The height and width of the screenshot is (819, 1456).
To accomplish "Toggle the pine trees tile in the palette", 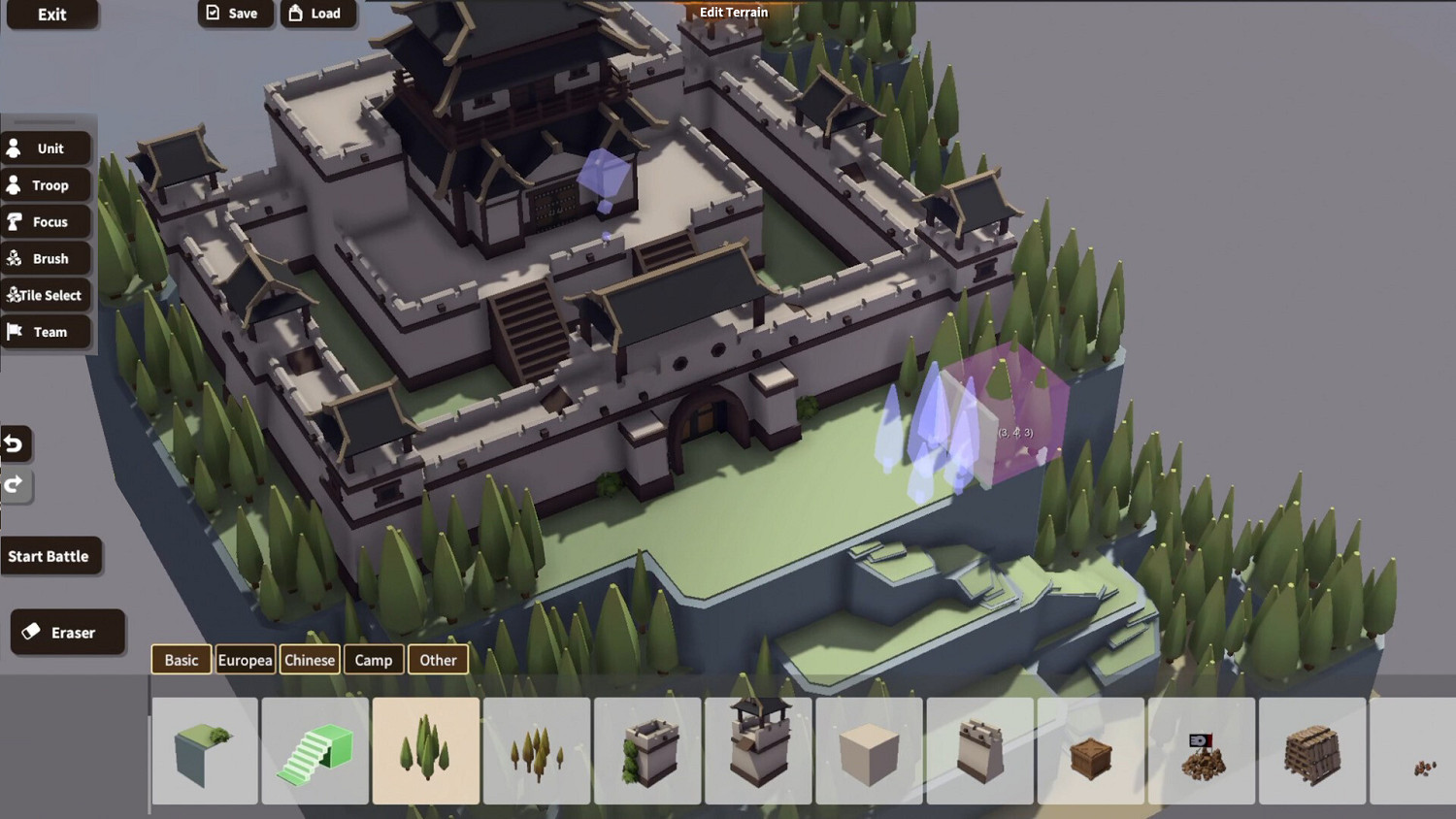I will click(x=426, y=750).
